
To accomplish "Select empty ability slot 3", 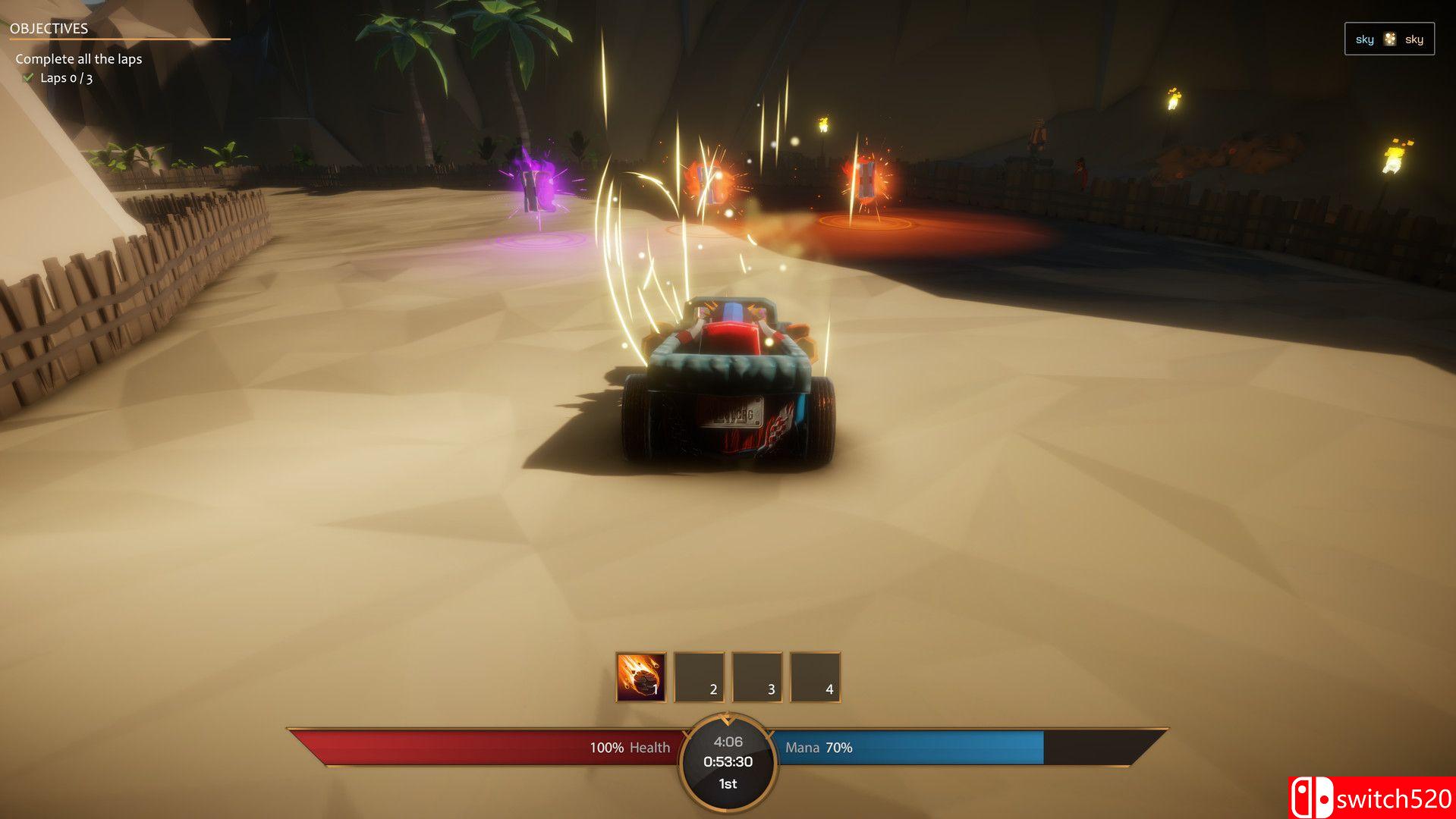I will (x=756, y=676).
